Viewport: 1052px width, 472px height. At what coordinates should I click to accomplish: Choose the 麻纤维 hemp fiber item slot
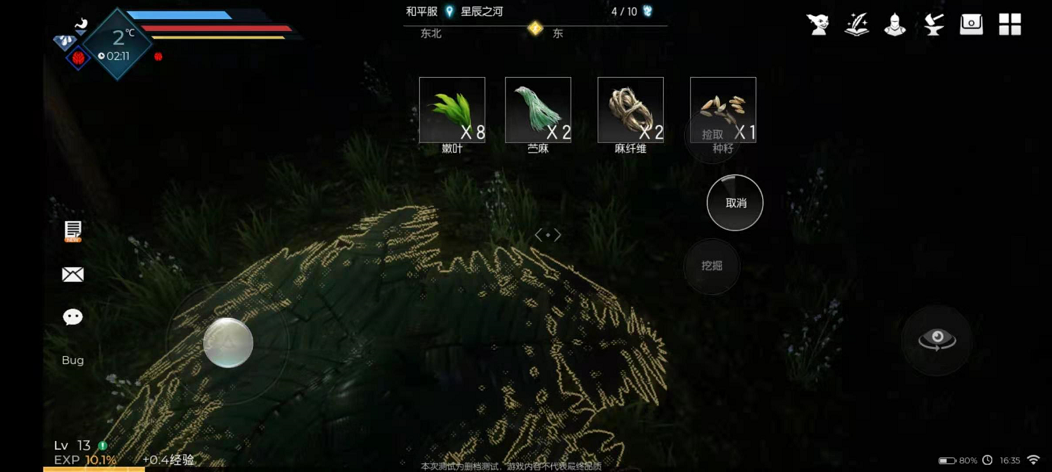pyautogui.click(x=630, y=110)
